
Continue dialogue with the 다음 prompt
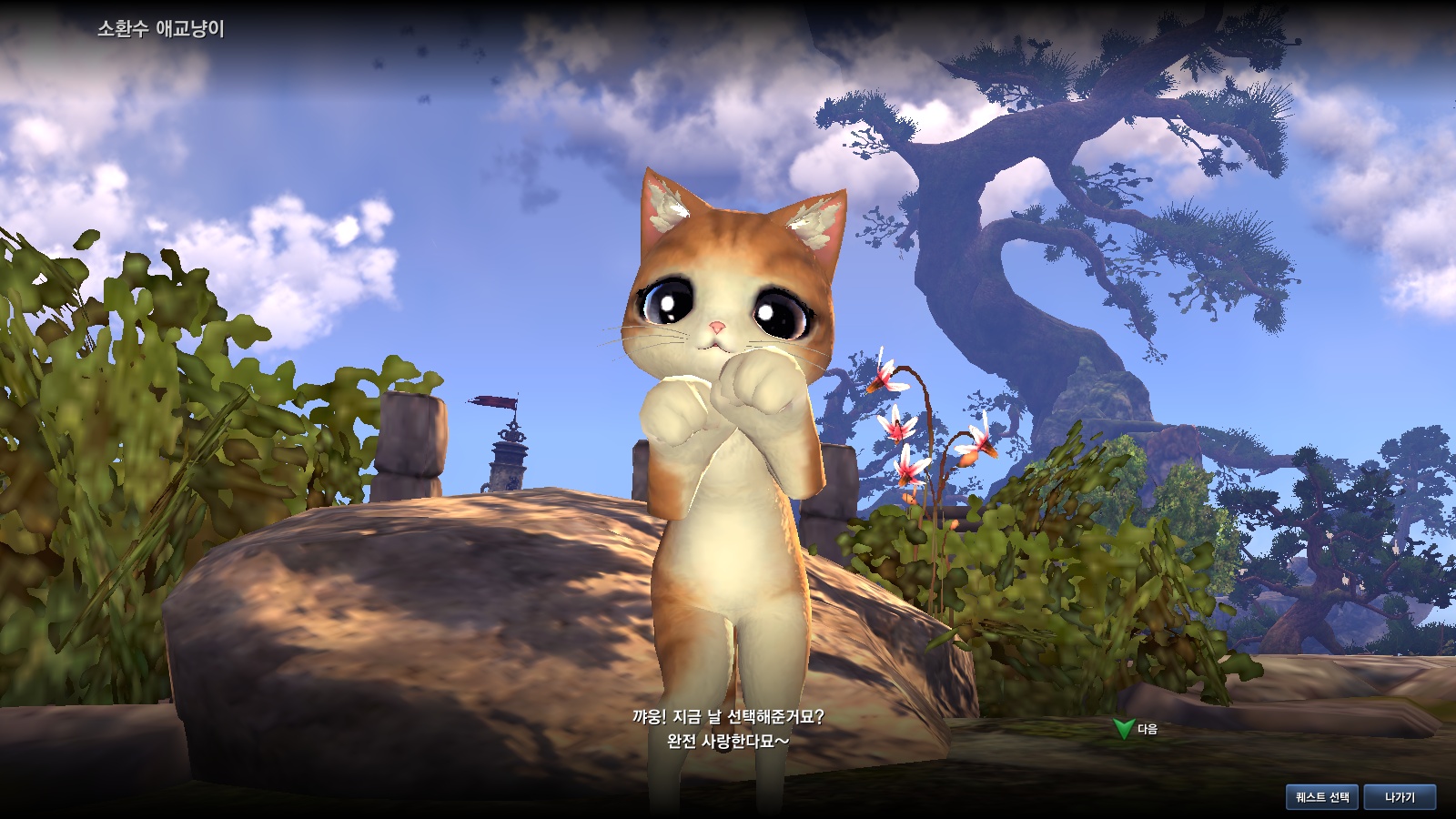[1137, 729]
